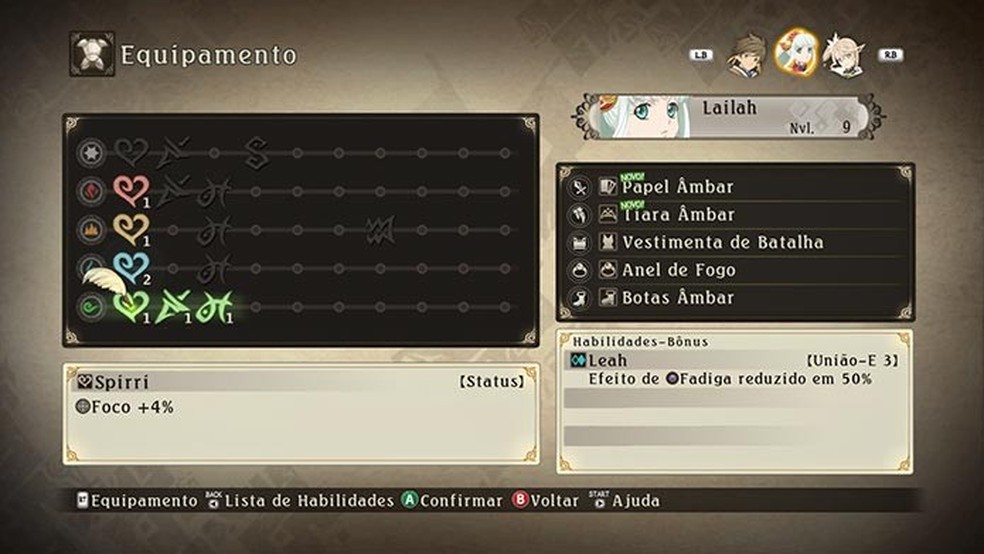Select the gray heart skill icon
Viewport: 984px width, 554px height.
point(131,152)
